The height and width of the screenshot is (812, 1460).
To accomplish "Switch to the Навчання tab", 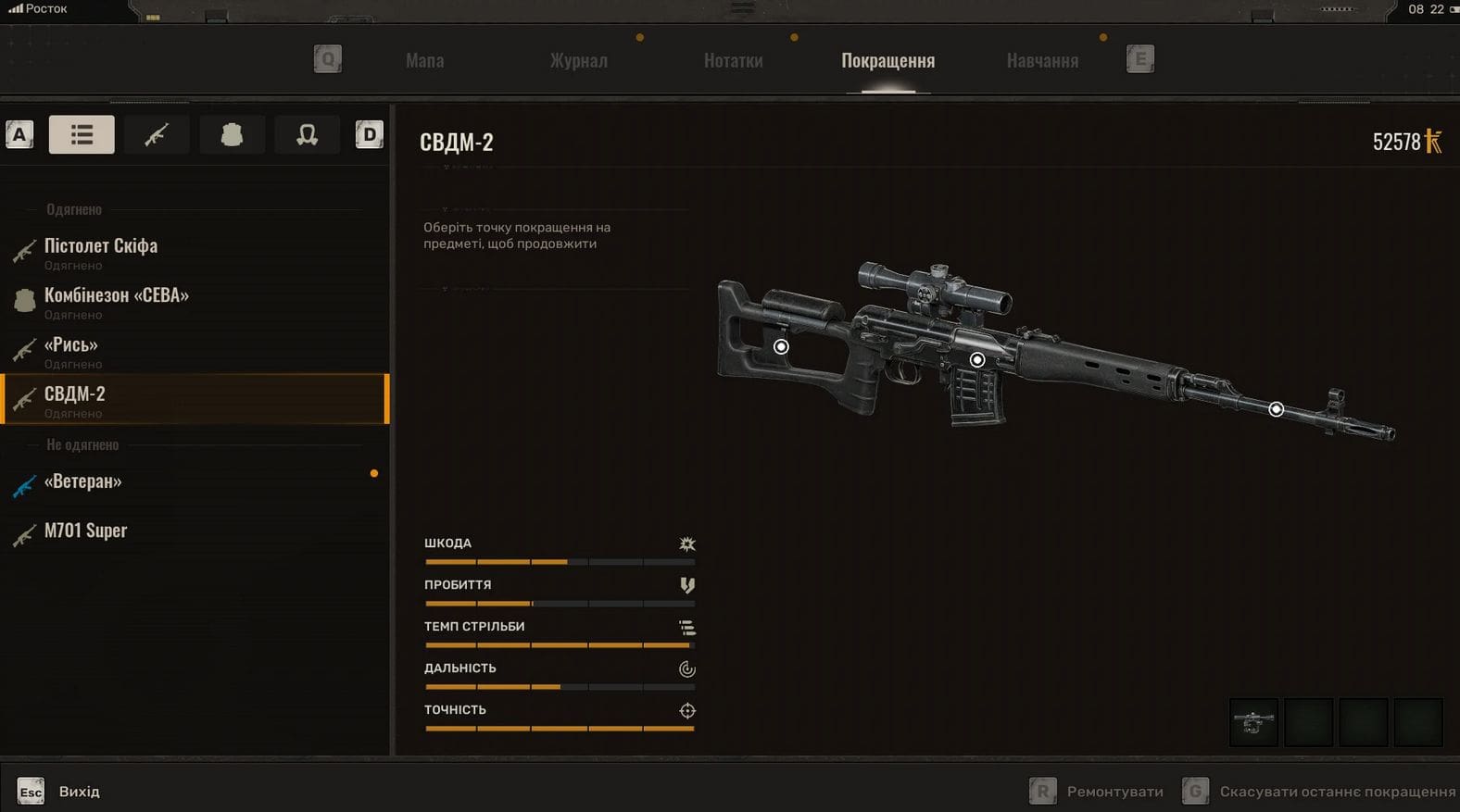I will click(x=1042, y=61).
